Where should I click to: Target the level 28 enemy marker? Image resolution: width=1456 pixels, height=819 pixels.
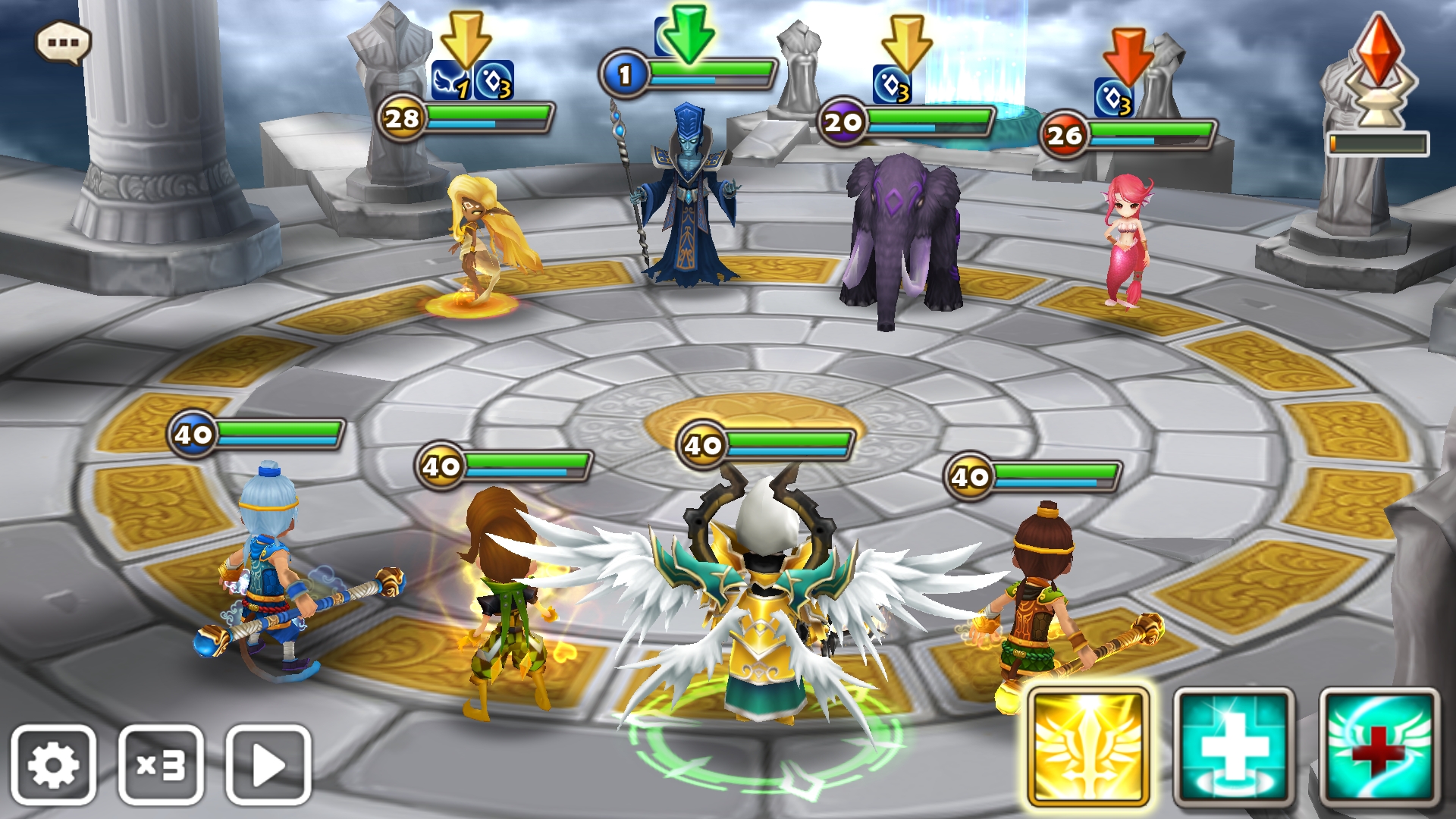[401, 118]
